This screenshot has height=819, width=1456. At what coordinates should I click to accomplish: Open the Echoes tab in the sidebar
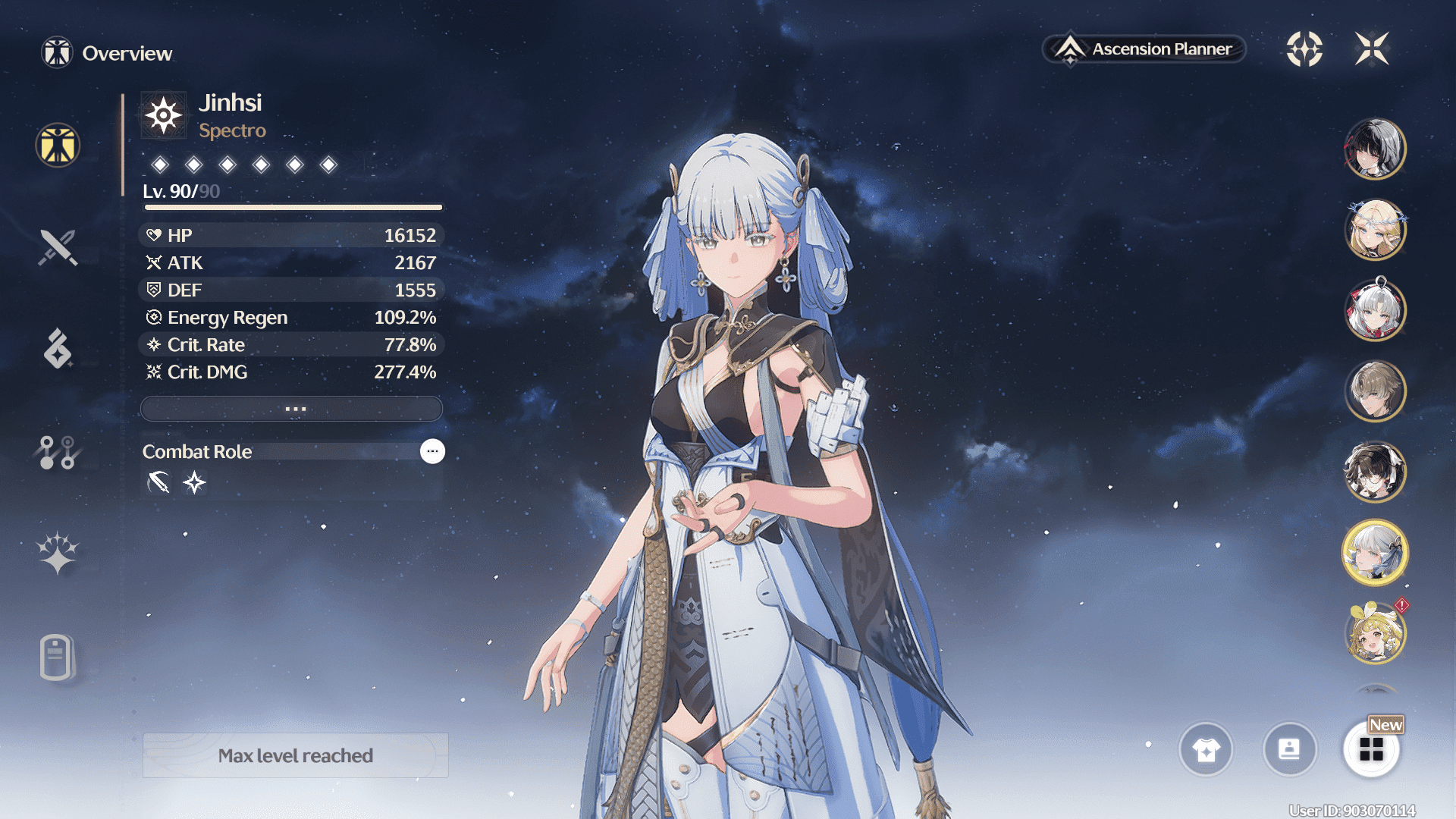point(58,349)
